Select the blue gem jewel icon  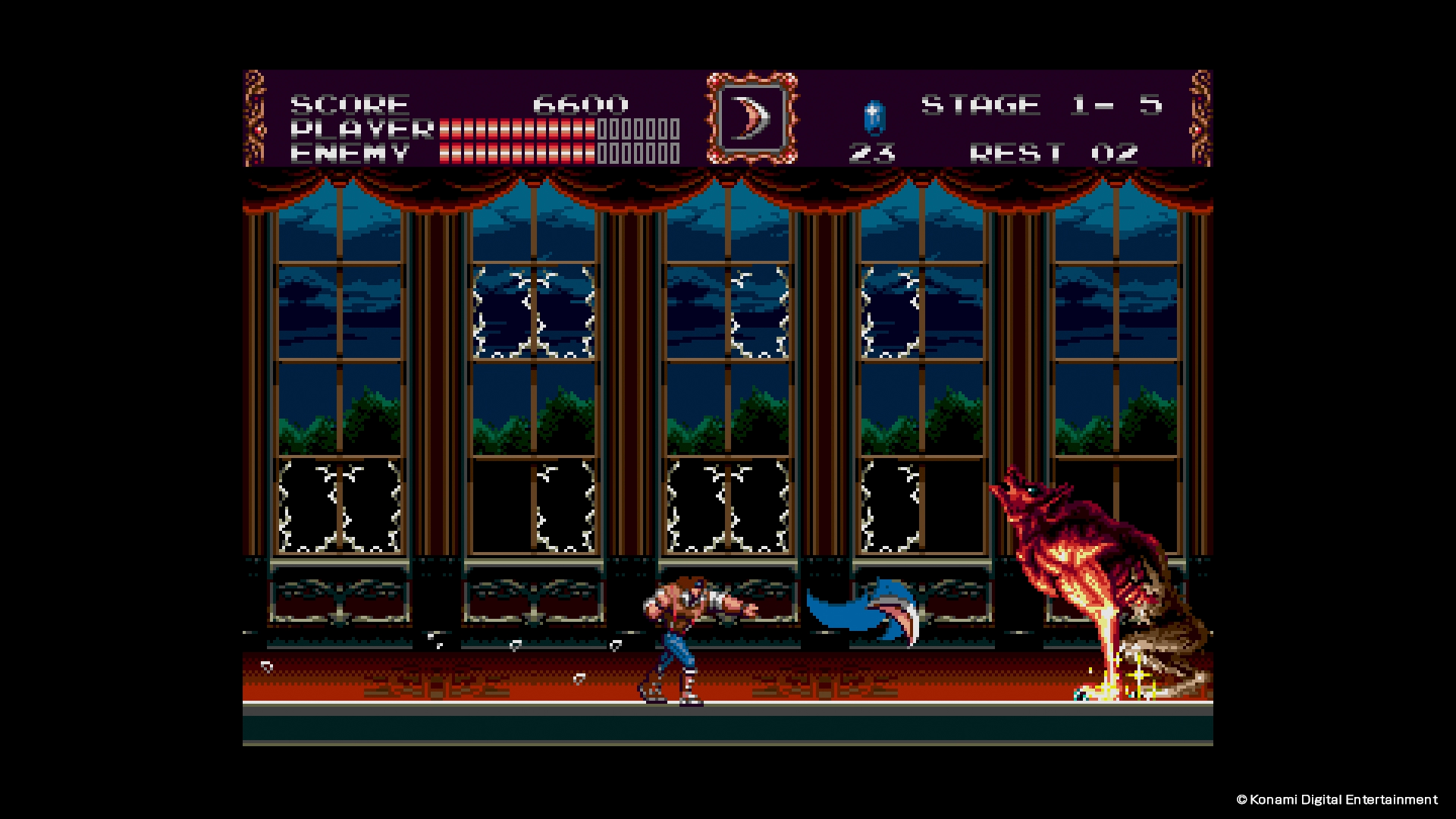[x=874, y=118]
